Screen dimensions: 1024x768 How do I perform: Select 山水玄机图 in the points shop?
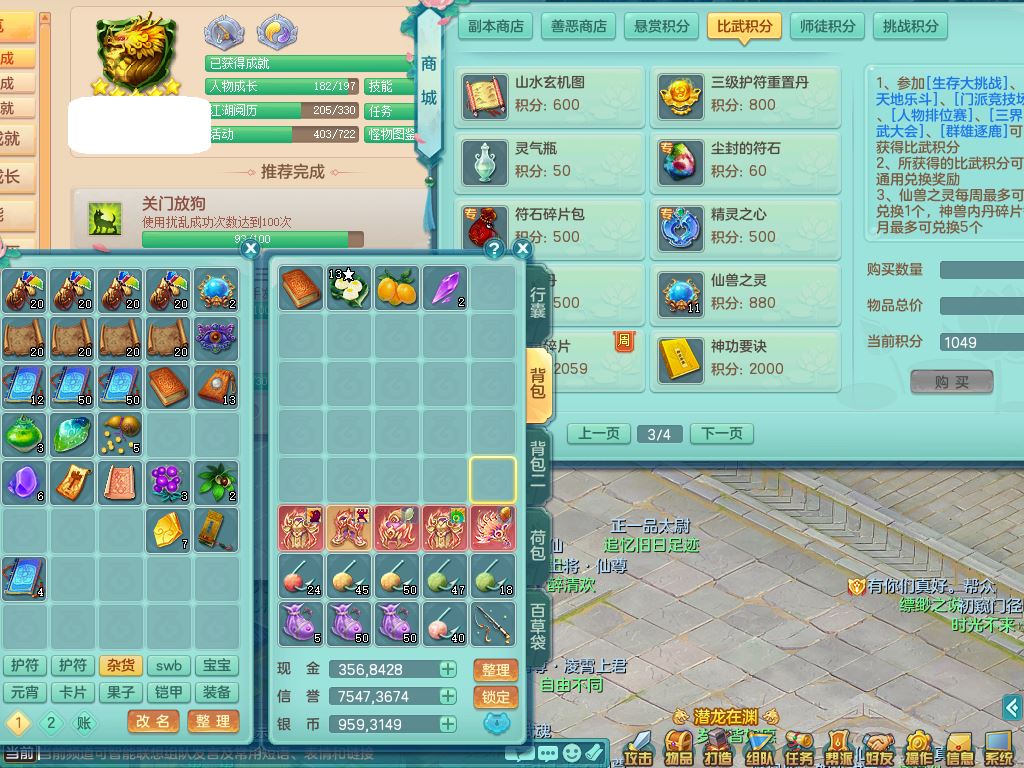pos(550,95)
